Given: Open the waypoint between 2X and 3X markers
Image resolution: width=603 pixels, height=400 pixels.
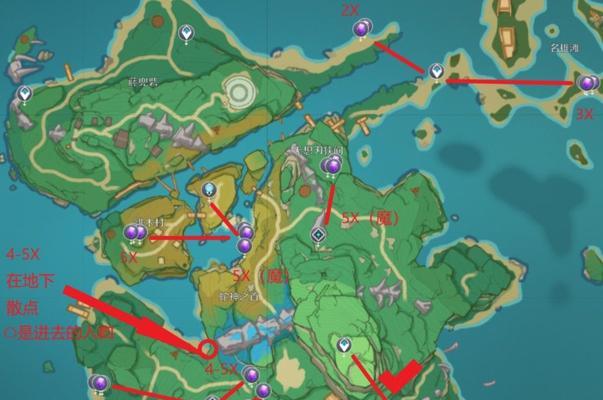Looking at the screenshot, I should [x=435, y=71].
